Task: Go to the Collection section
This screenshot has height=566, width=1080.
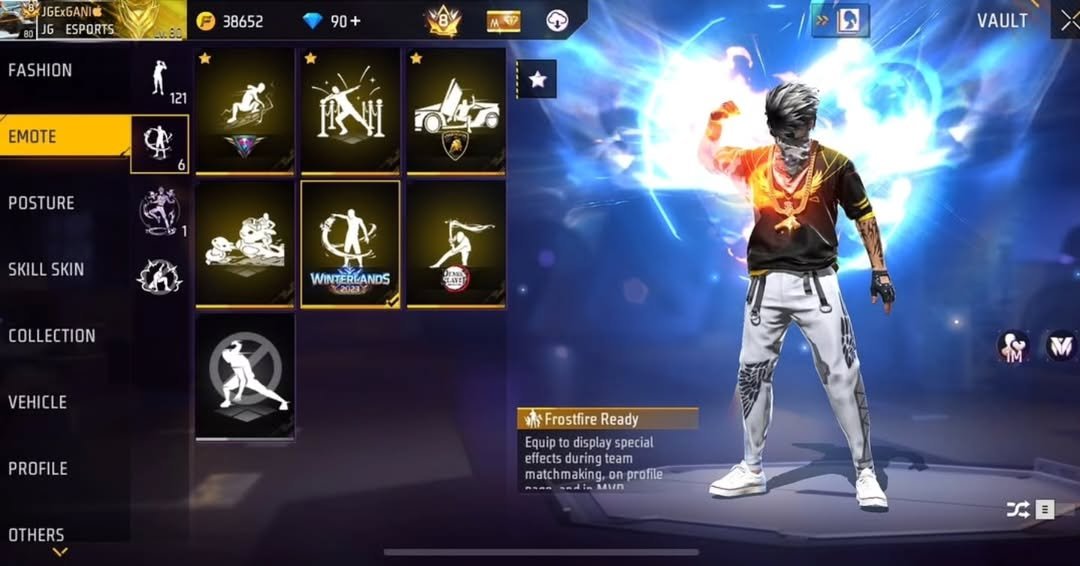Action: pos(52,336)
